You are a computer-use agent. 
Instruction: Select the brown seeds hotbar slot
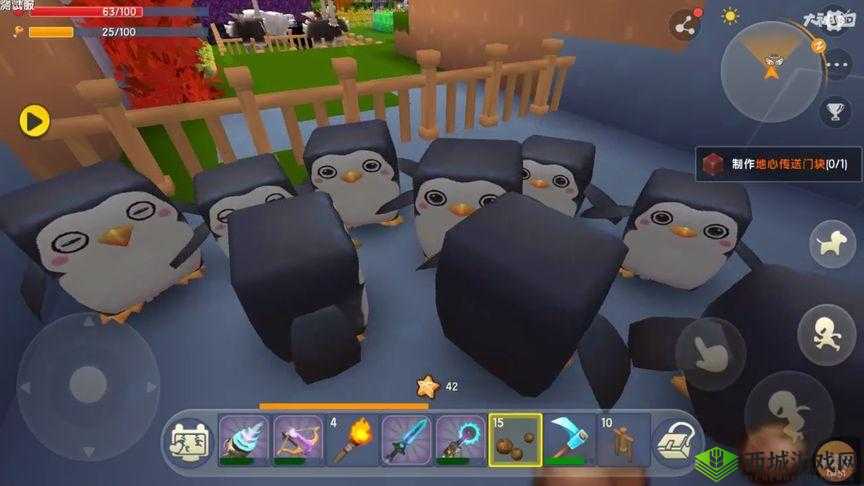[x=515, y=439]
